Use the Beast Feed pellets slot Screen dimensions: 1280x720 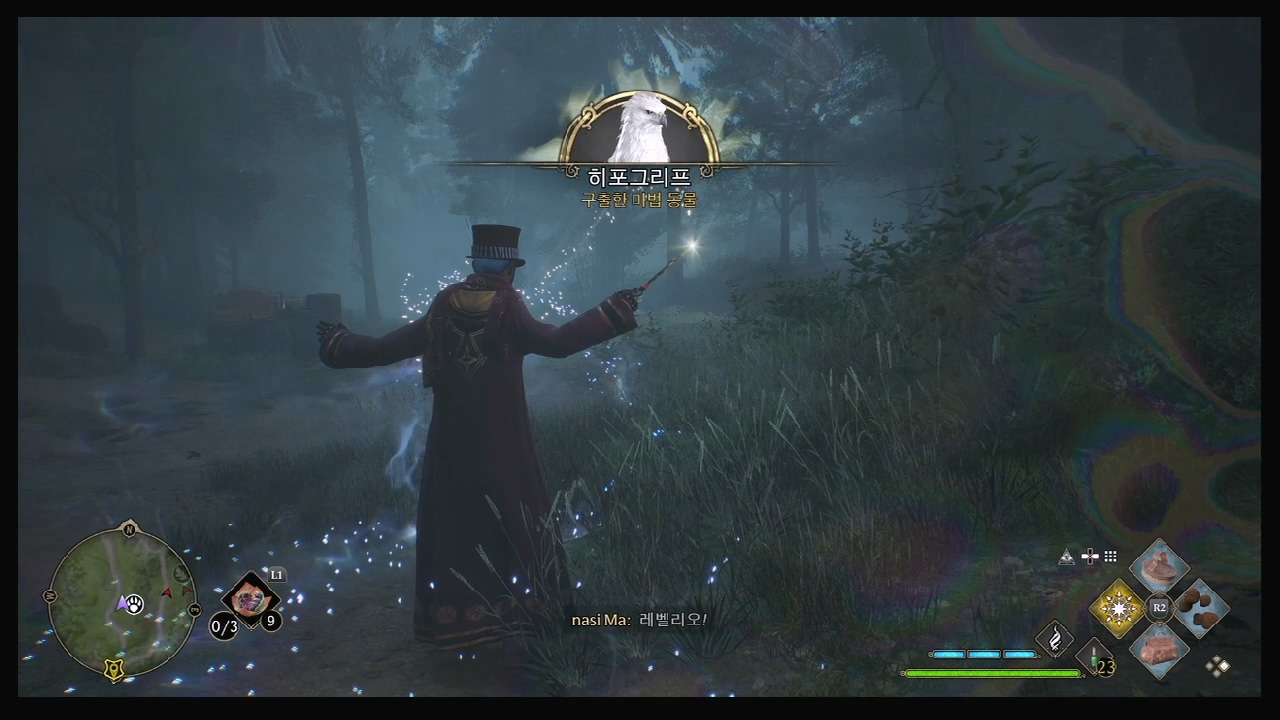(1200, 608)
